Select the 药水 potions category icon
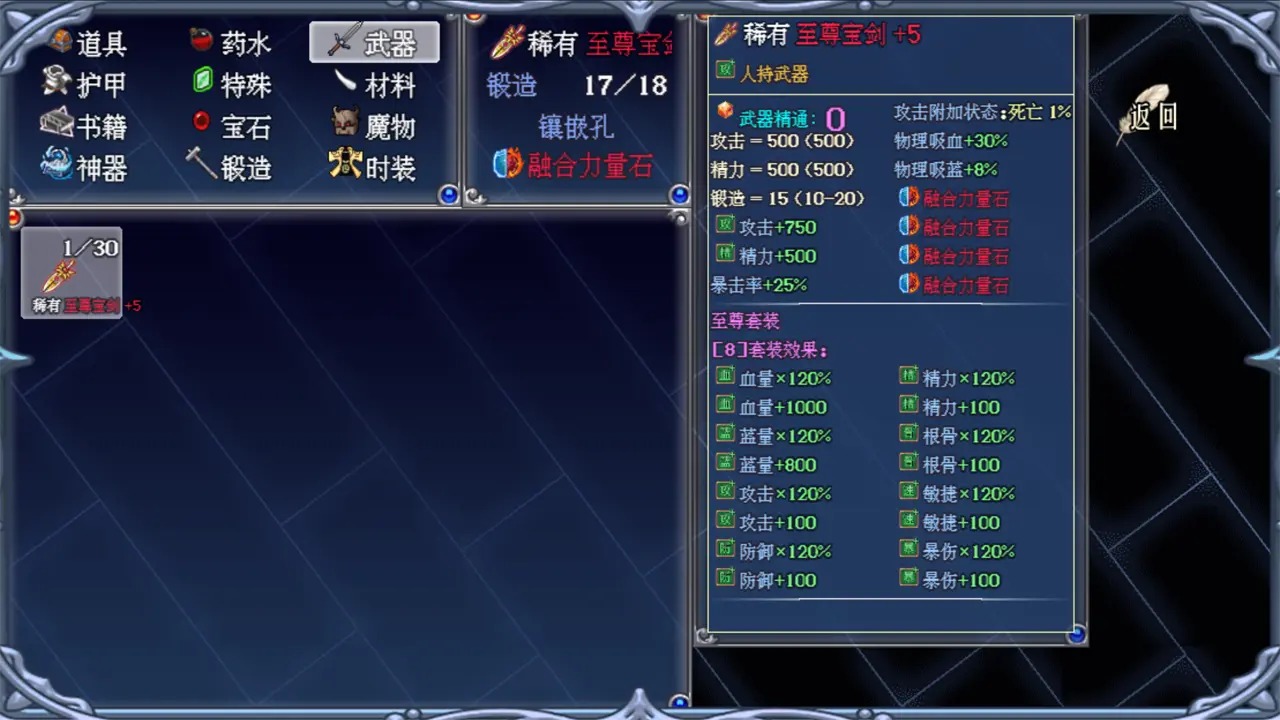 [x=200, y=42]
